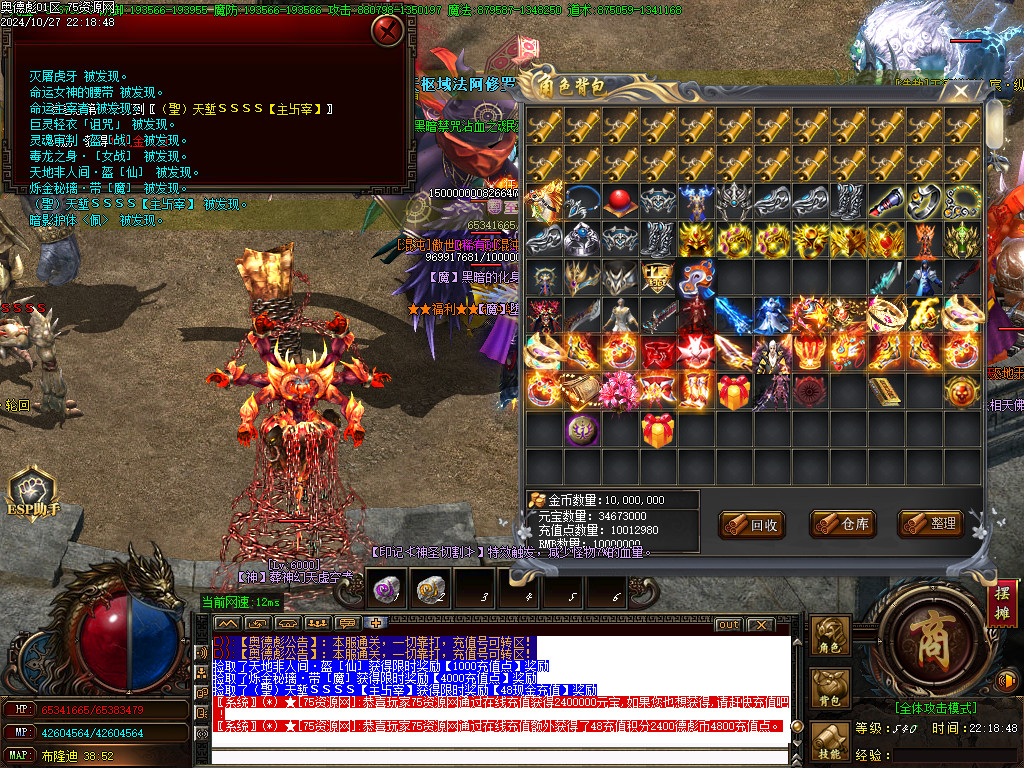Sort the backpack with the 整理 button
Viewport: 1024px width, 768px height.
point(930,523)
